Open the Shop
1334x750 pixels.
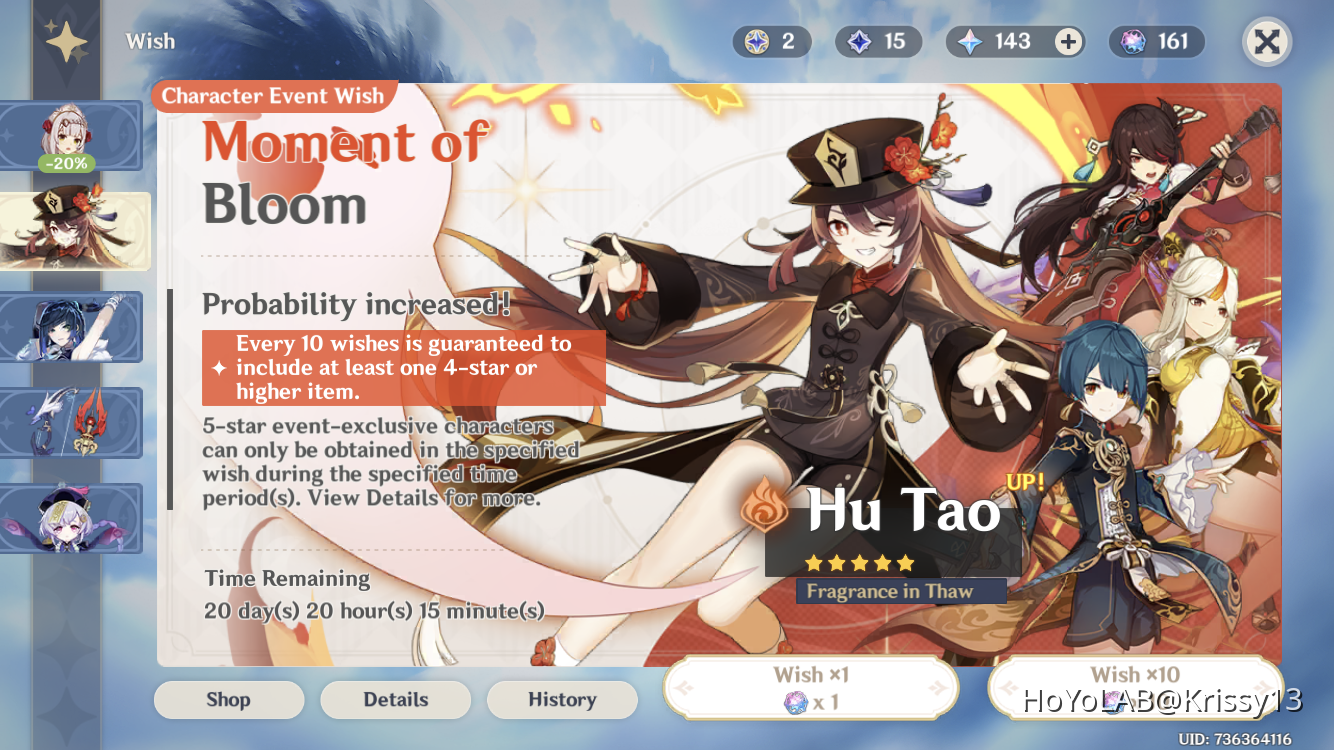(x=228, y=699)
